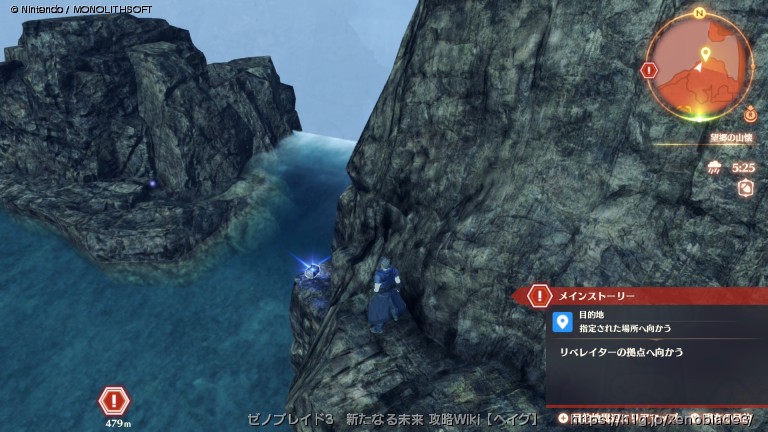Select the yellow destination pin on minimap
This screenshot has width=768, height=432.
pyautogui.click(x=705, y=53)
